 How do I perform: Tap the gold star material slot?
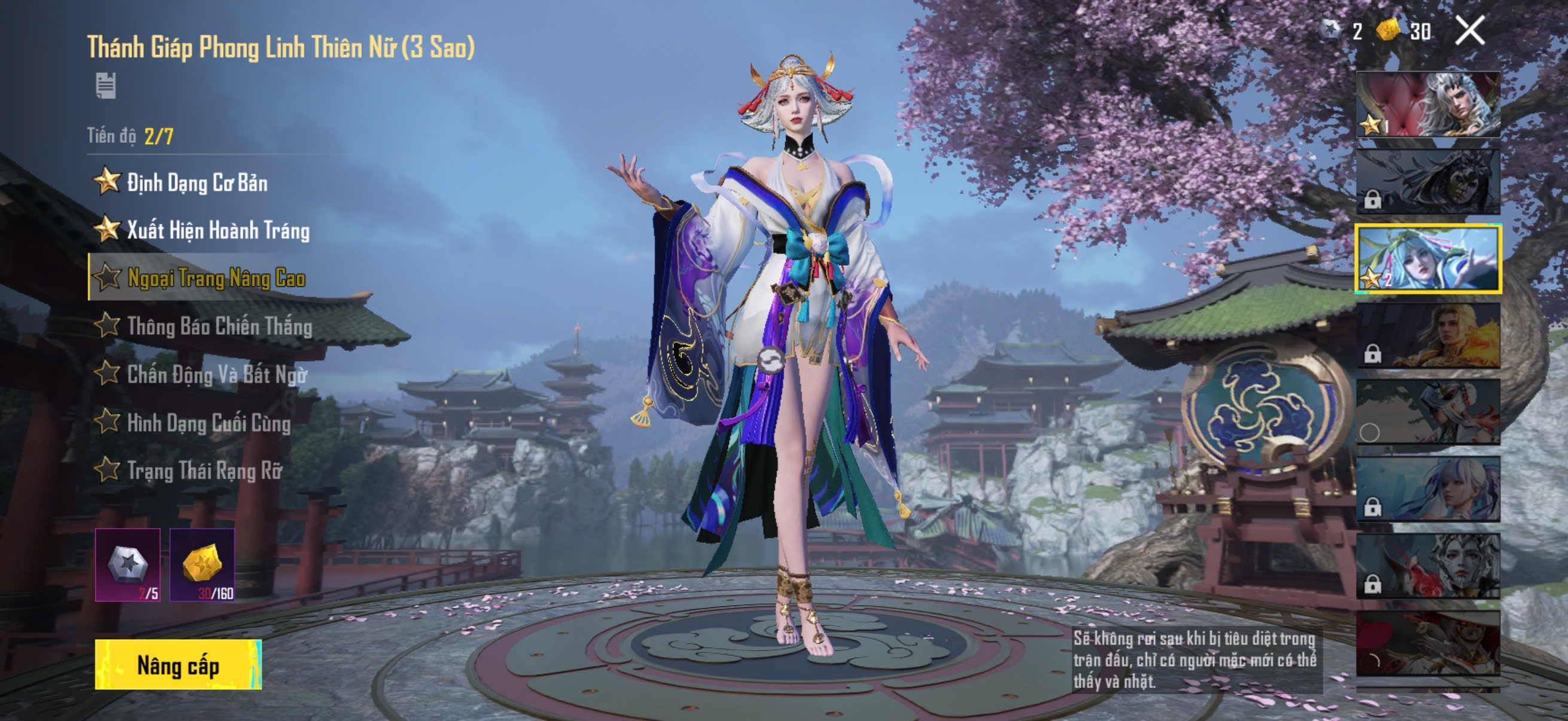pyautogui.click(x=202, y=564)
